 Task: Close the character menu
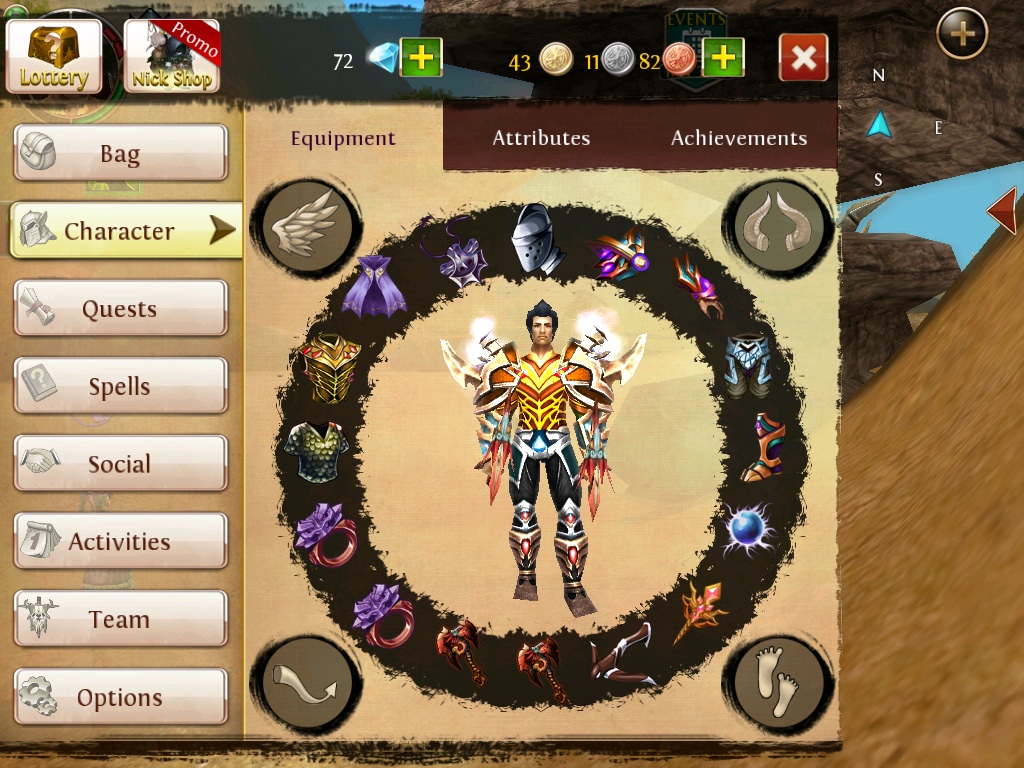pyautogui.click(x=803, y=58)
